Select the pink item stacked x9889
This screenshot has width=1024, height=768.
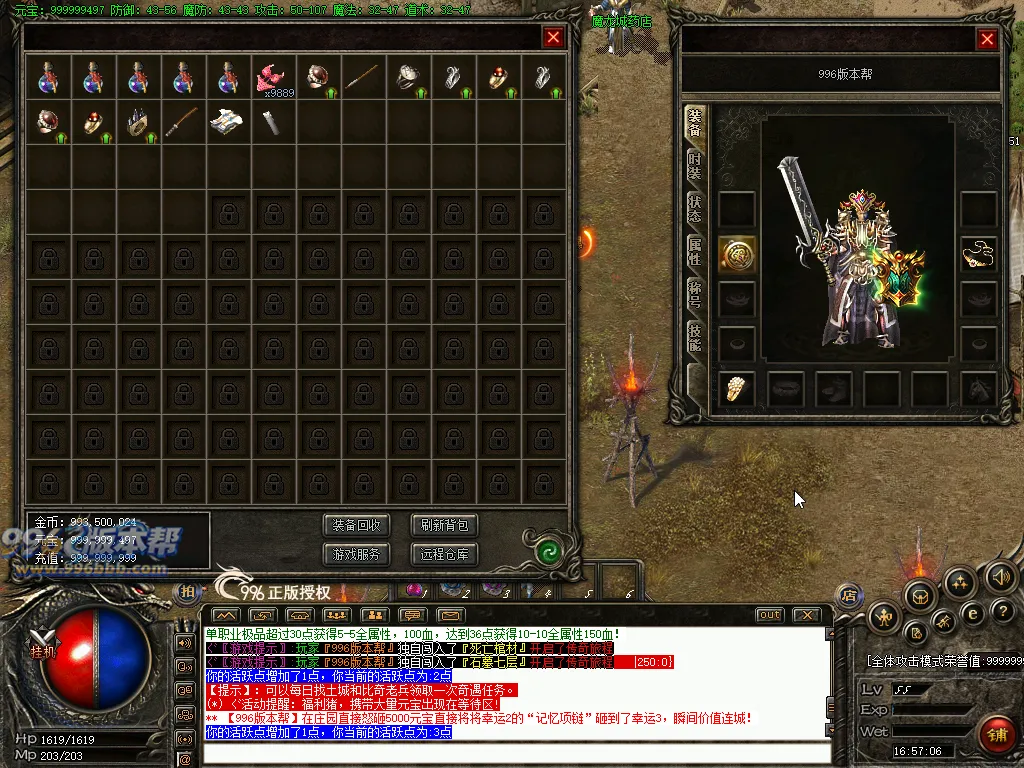coord(272,77)
